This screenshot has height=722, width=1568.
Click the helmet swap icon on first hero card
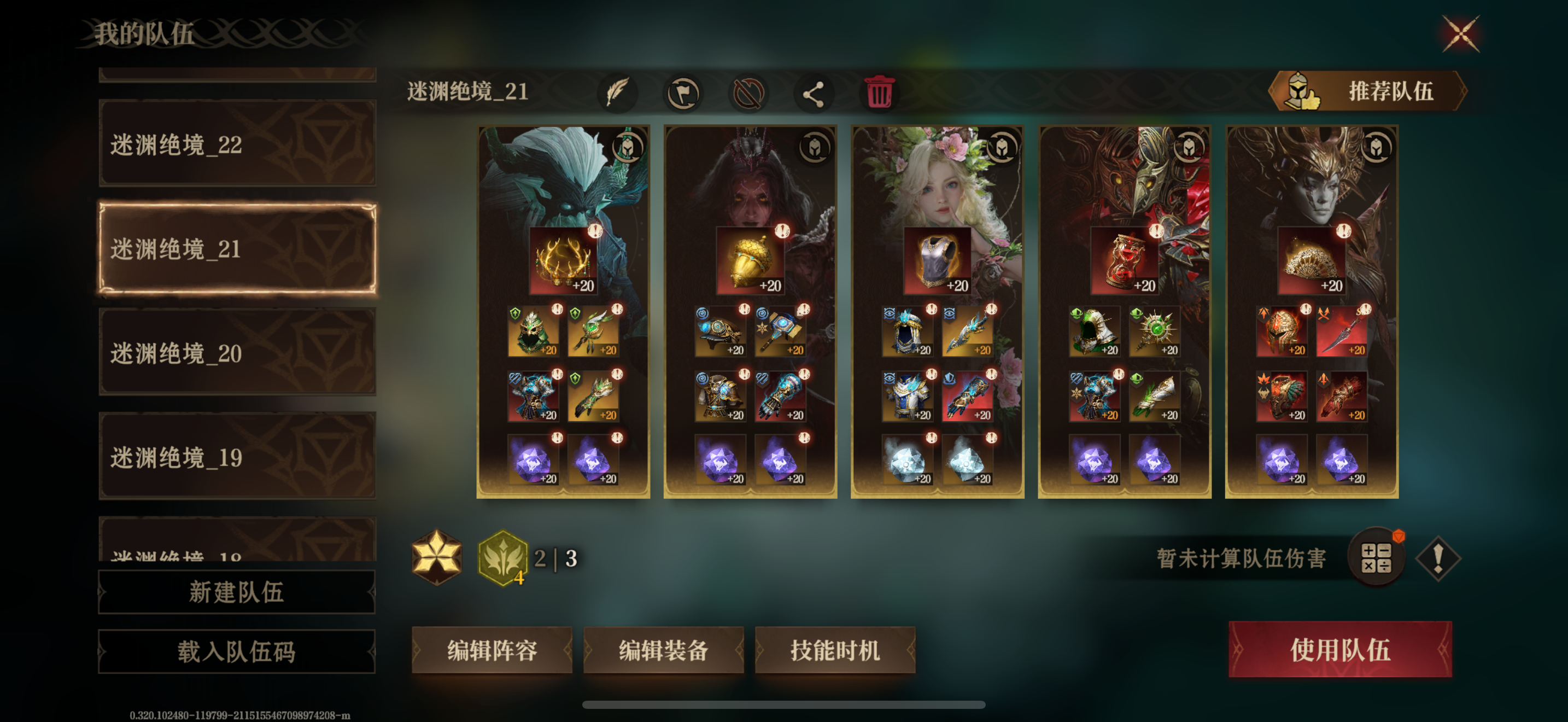tap(628, 148)
